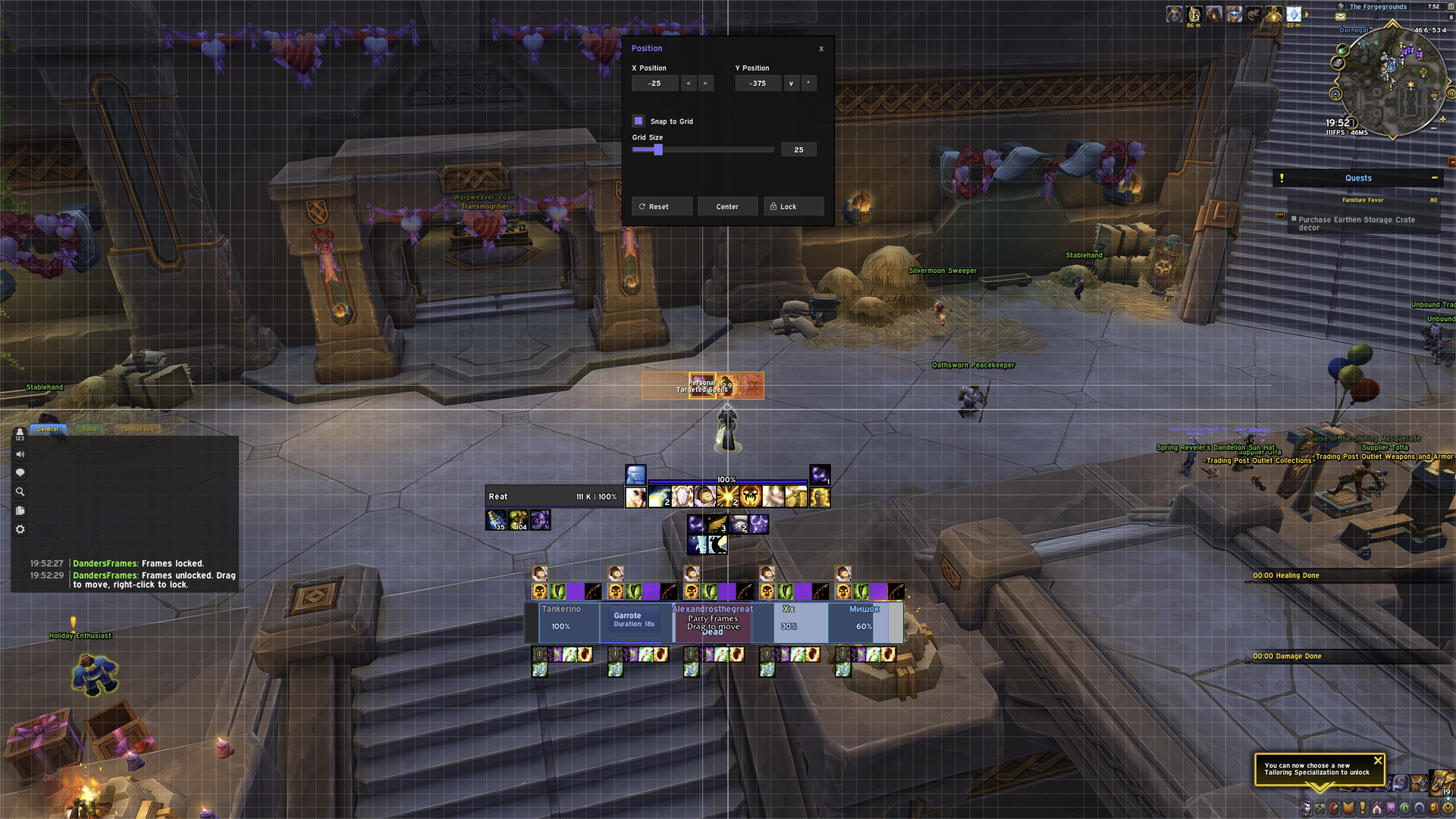Click the chat search magnifier icon

[x=20, y=491]
